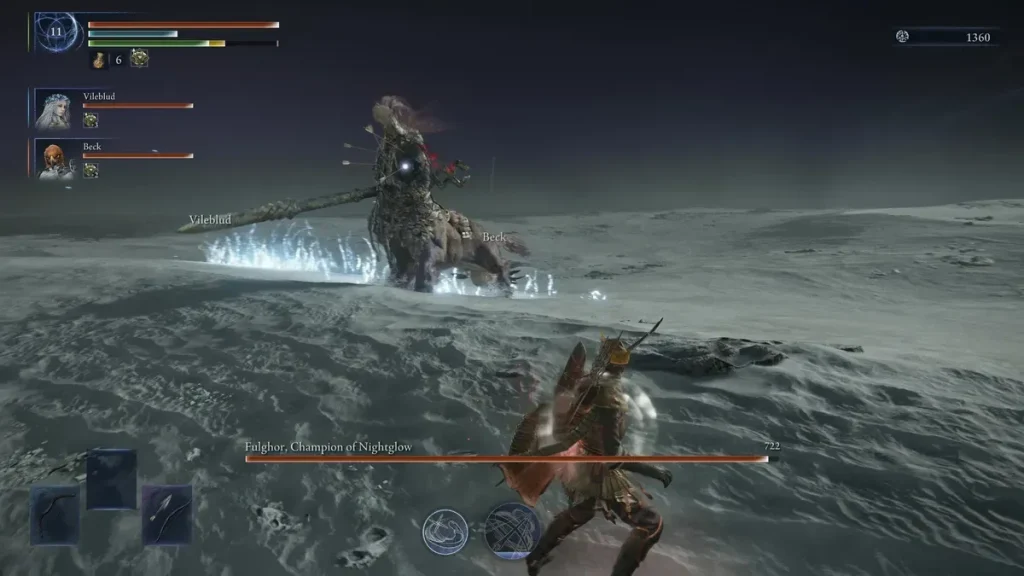Image resolution: width=1024 pixels, height=576 pixels.
Task: Select the golden flask icon
Action: click(99, 60)
